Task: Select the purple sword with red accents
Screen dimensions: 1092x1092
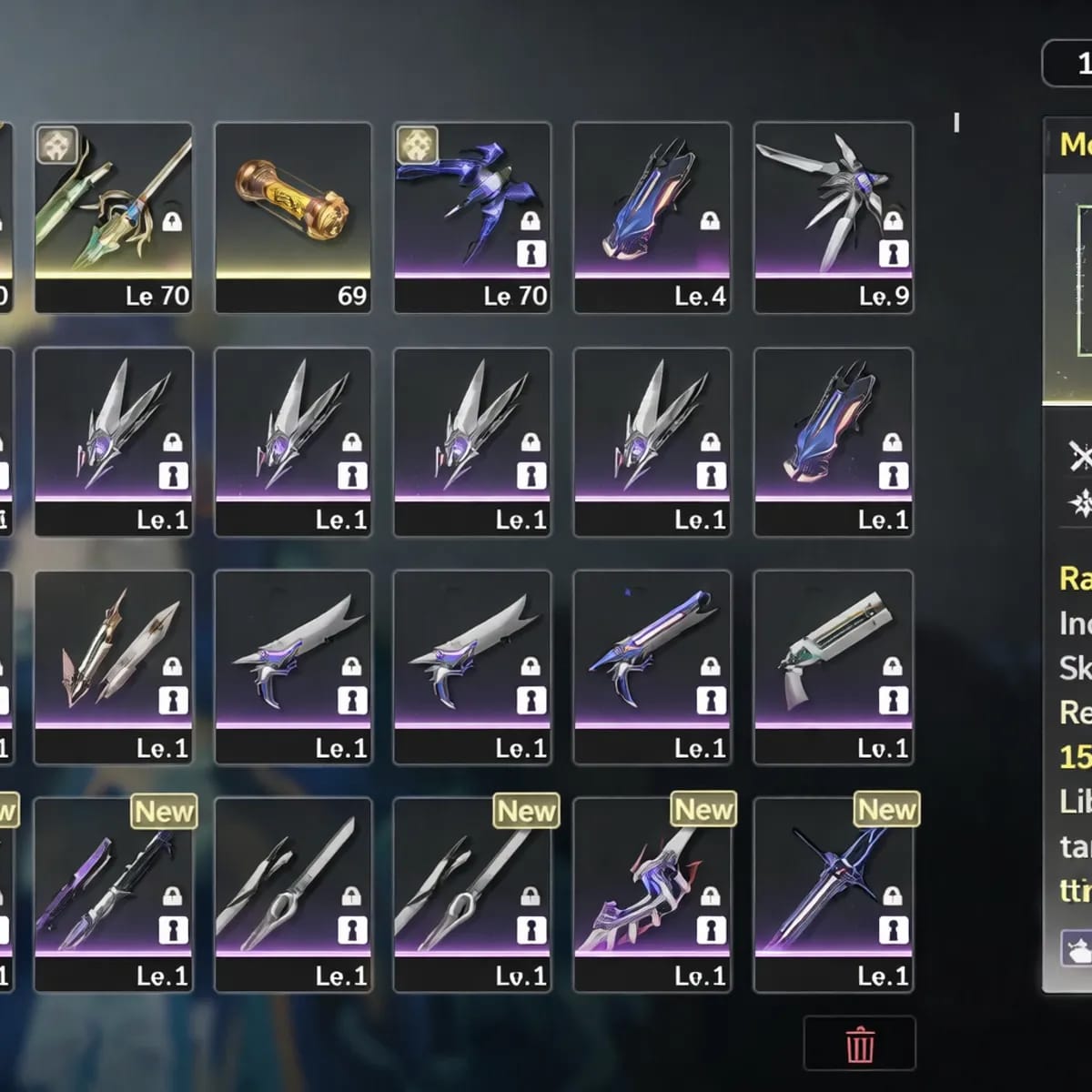Action: click(652, 894)
